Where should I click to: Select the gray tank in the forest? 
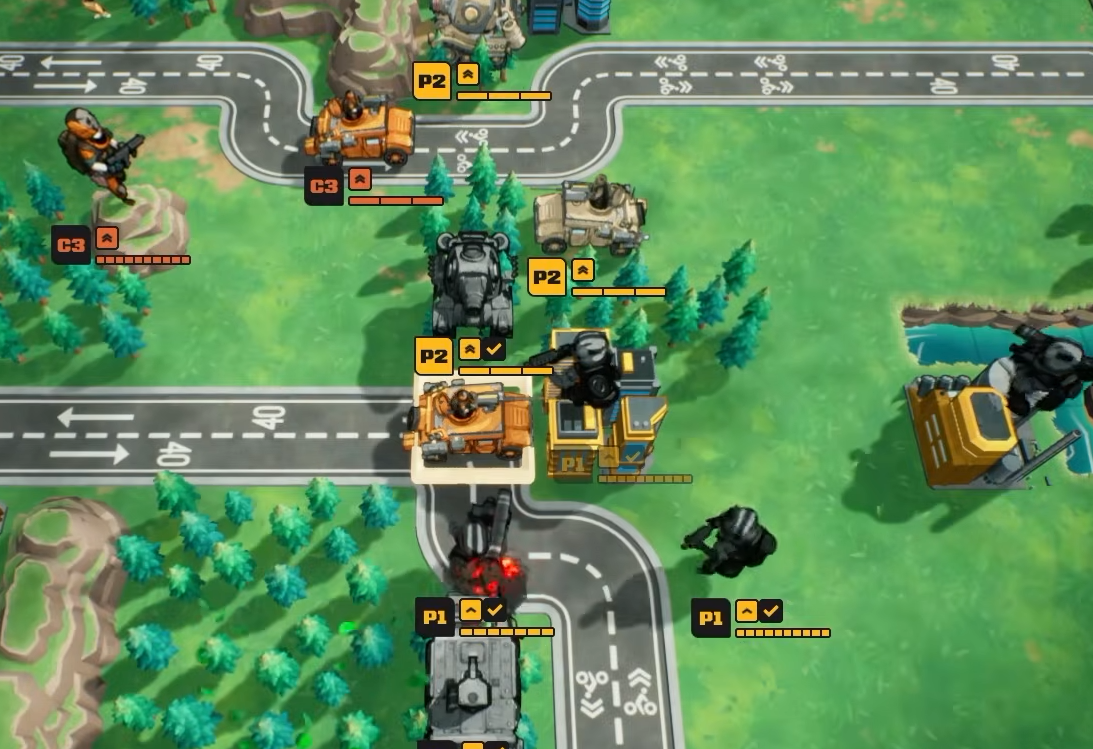pyautogui.click(x=471, y=283)
